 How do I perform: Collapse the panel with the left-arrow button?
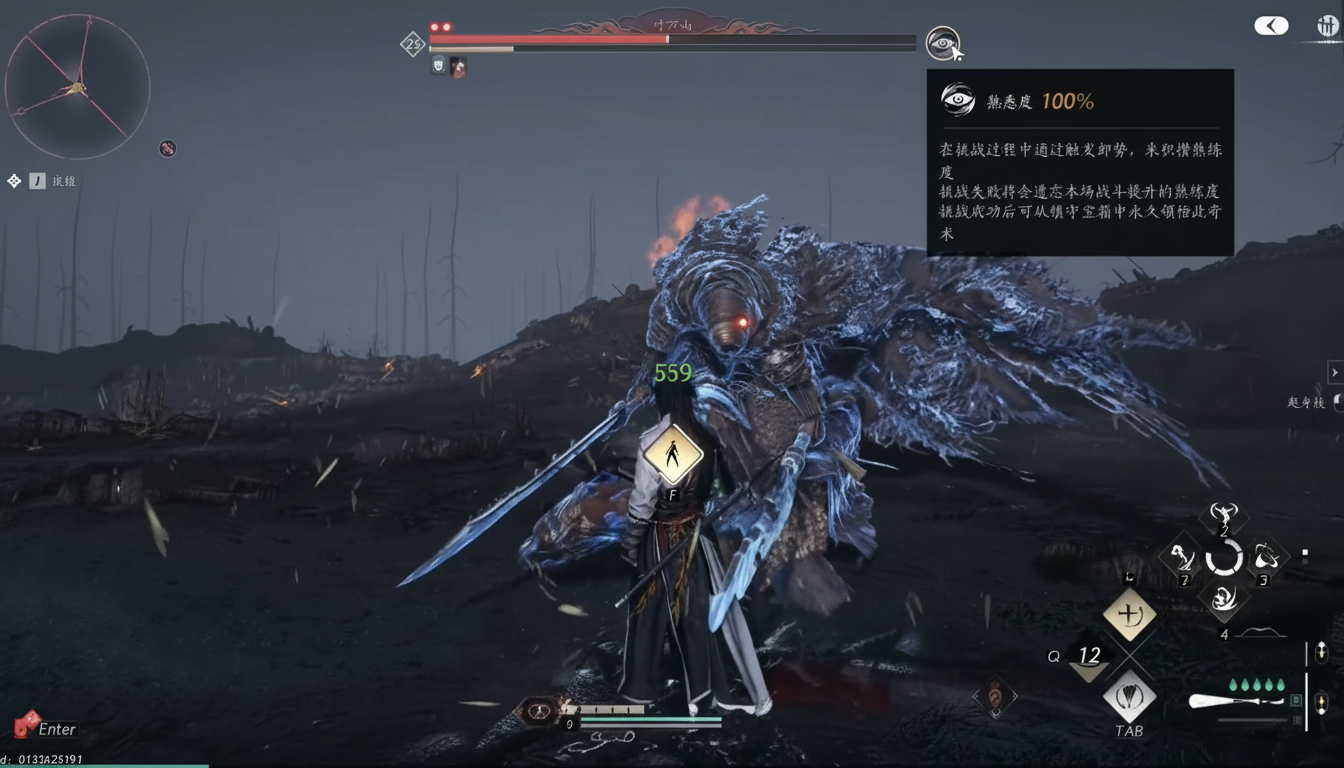click(x=1271, y=26)
